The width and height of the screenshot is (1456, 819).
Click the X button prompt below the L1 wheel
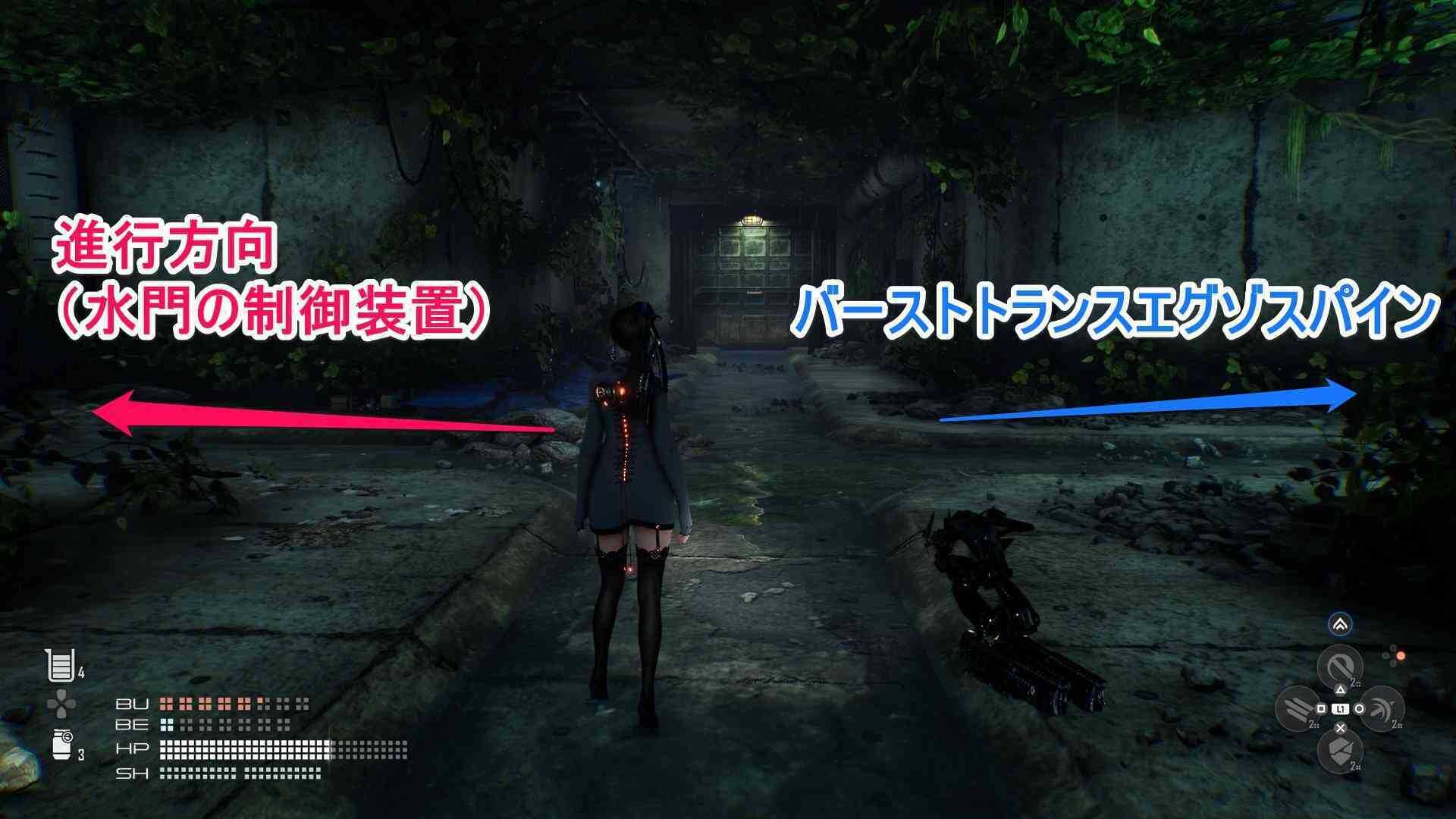pos(1341,728)
